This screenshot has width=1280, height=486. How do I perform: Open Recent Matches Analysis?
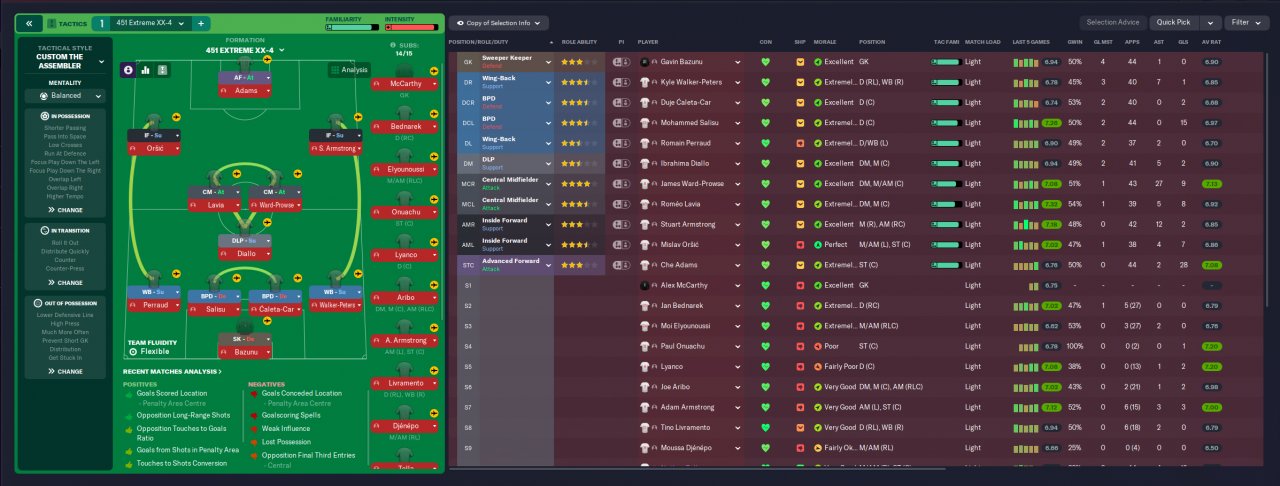click(172, 371)
